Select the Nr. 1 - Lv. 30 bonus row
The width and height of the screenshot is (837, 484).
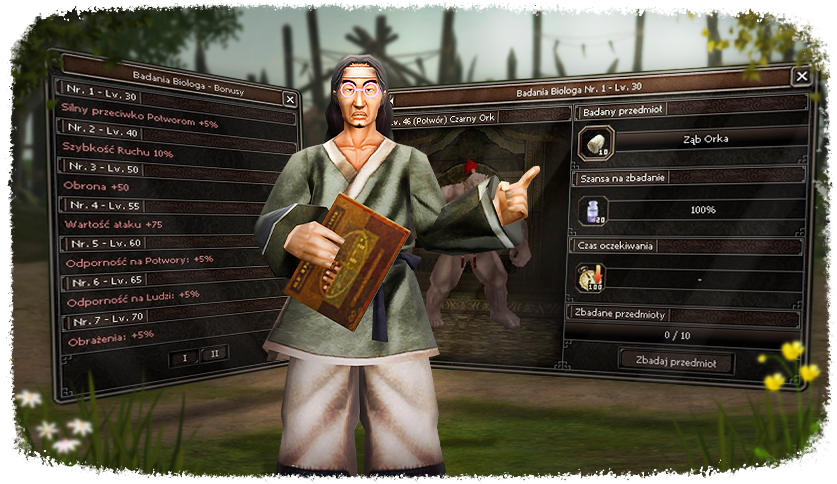point(101,97)
